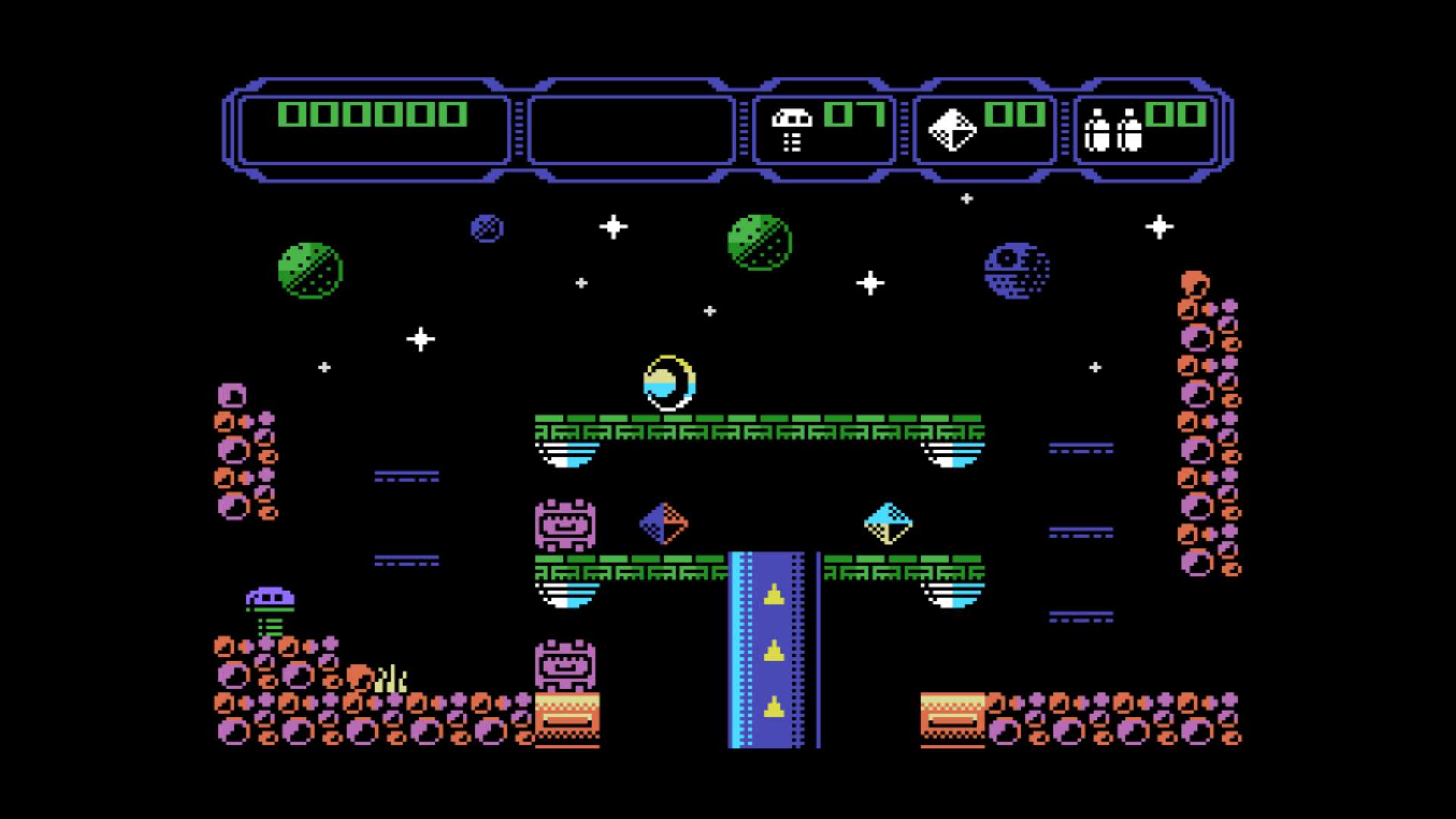
Task: Select the diamond gem counter icon
Action: [x=952, y=130]
